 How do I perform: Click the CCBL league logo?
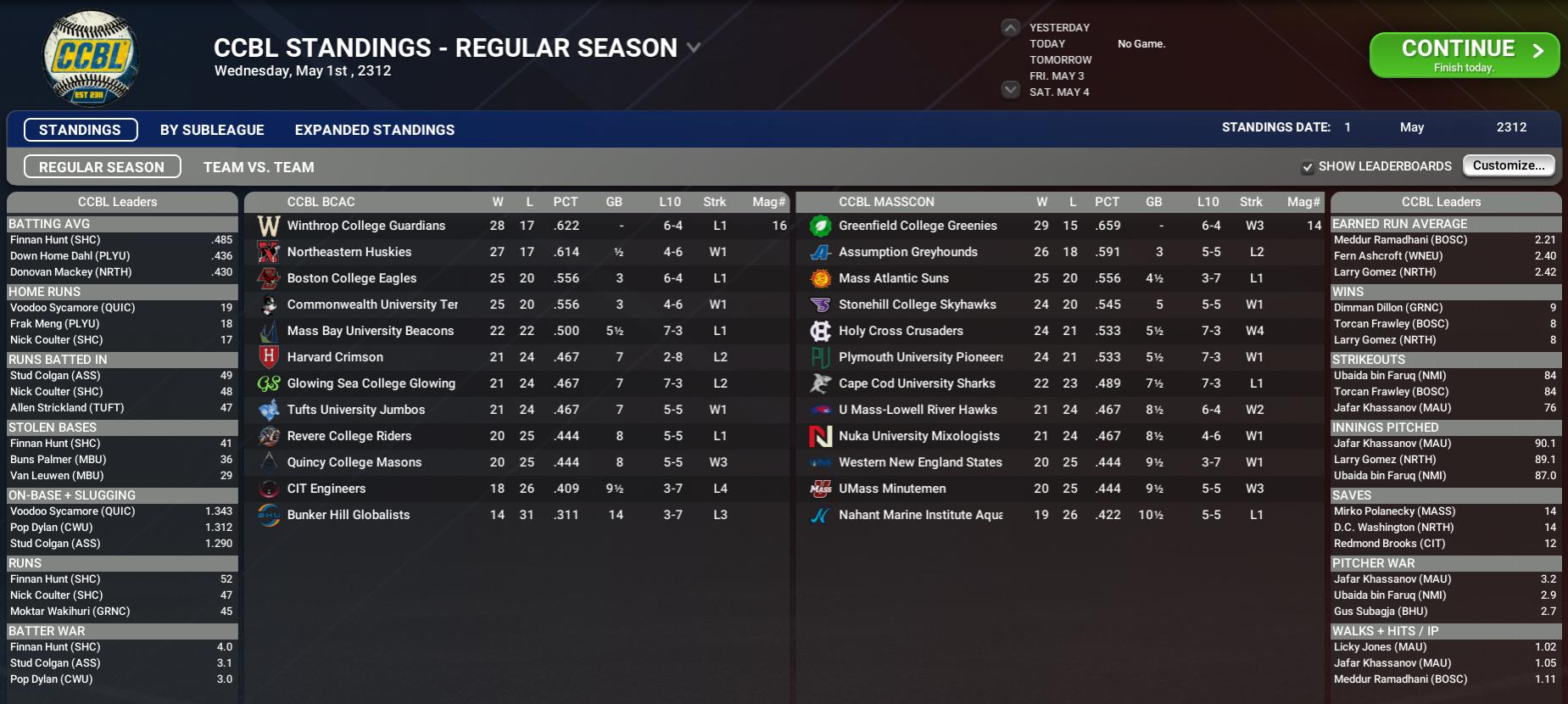pyautogui.click(x=91, y=58)
